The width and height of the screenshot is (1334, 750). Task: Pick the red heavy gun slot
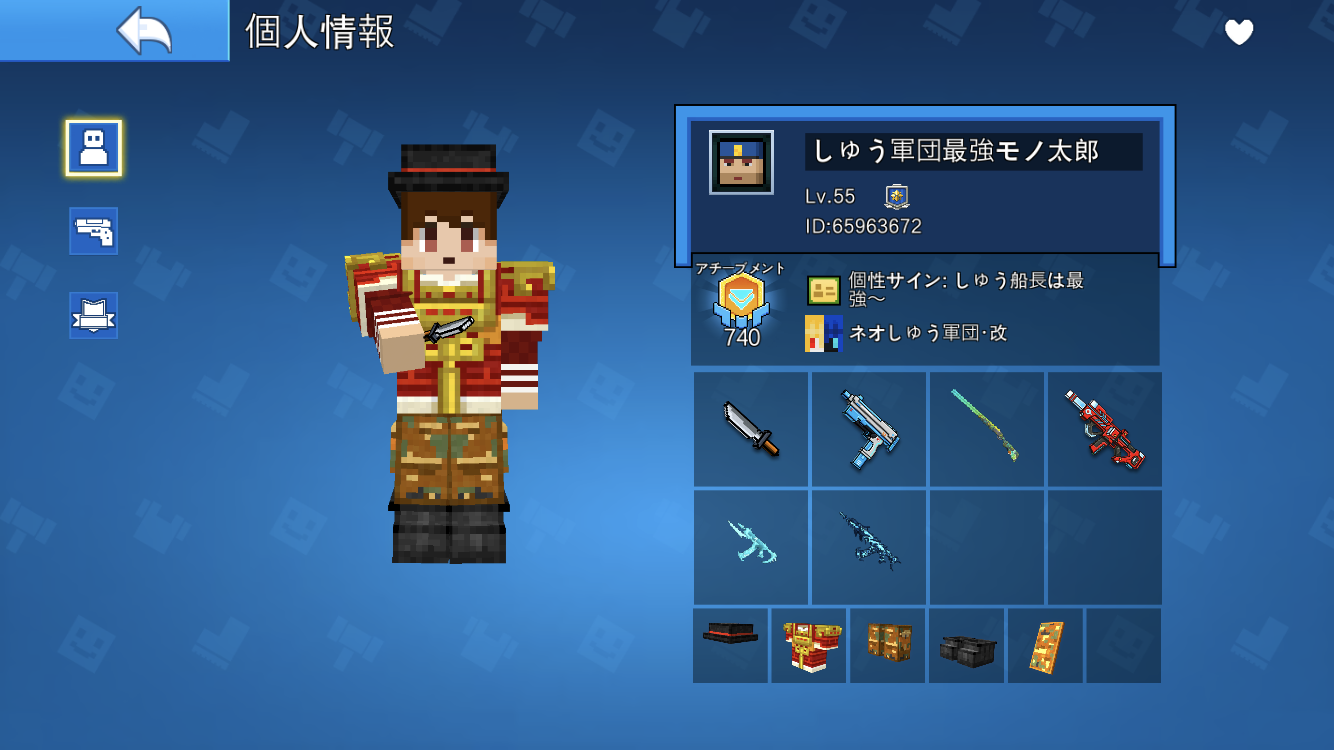(1104, 429)
